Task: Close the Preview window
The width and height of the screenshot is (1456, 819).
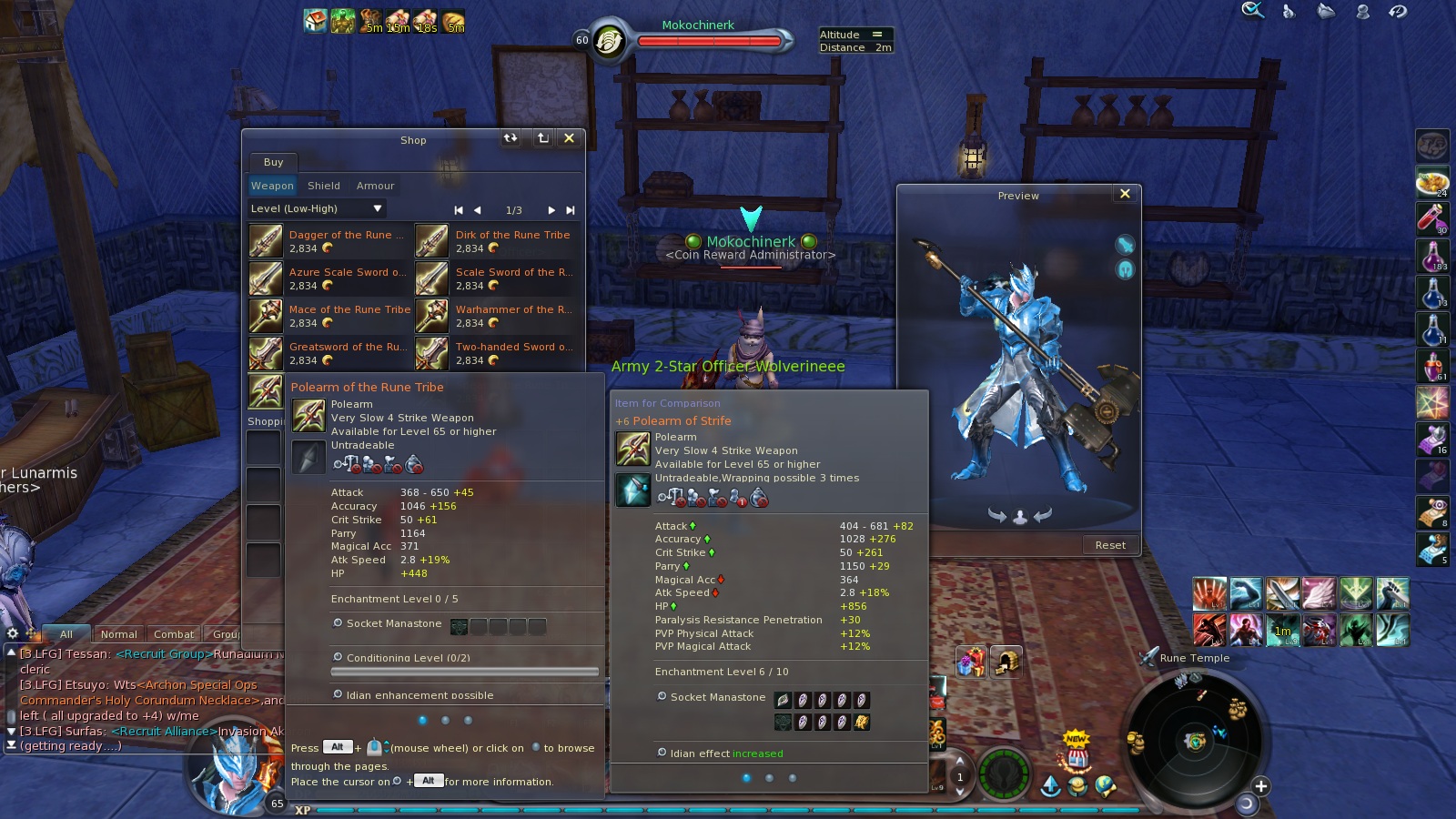Action: point(1125,194)
